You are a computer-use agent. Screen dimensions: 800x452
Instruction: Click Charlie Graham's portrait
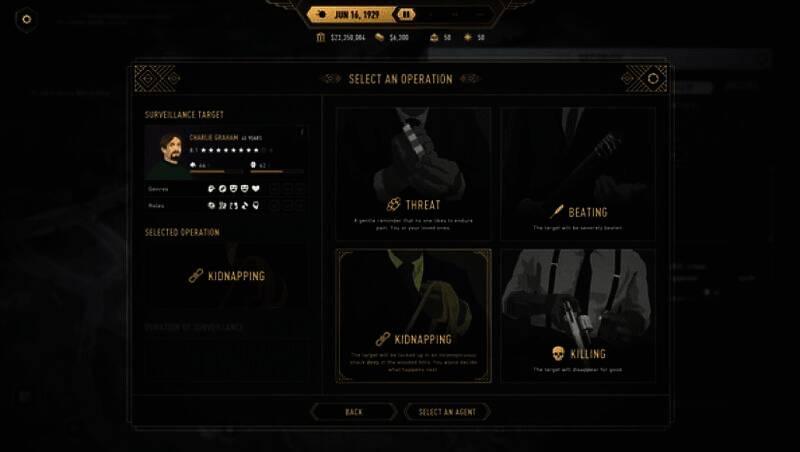[x=165, y=151]
